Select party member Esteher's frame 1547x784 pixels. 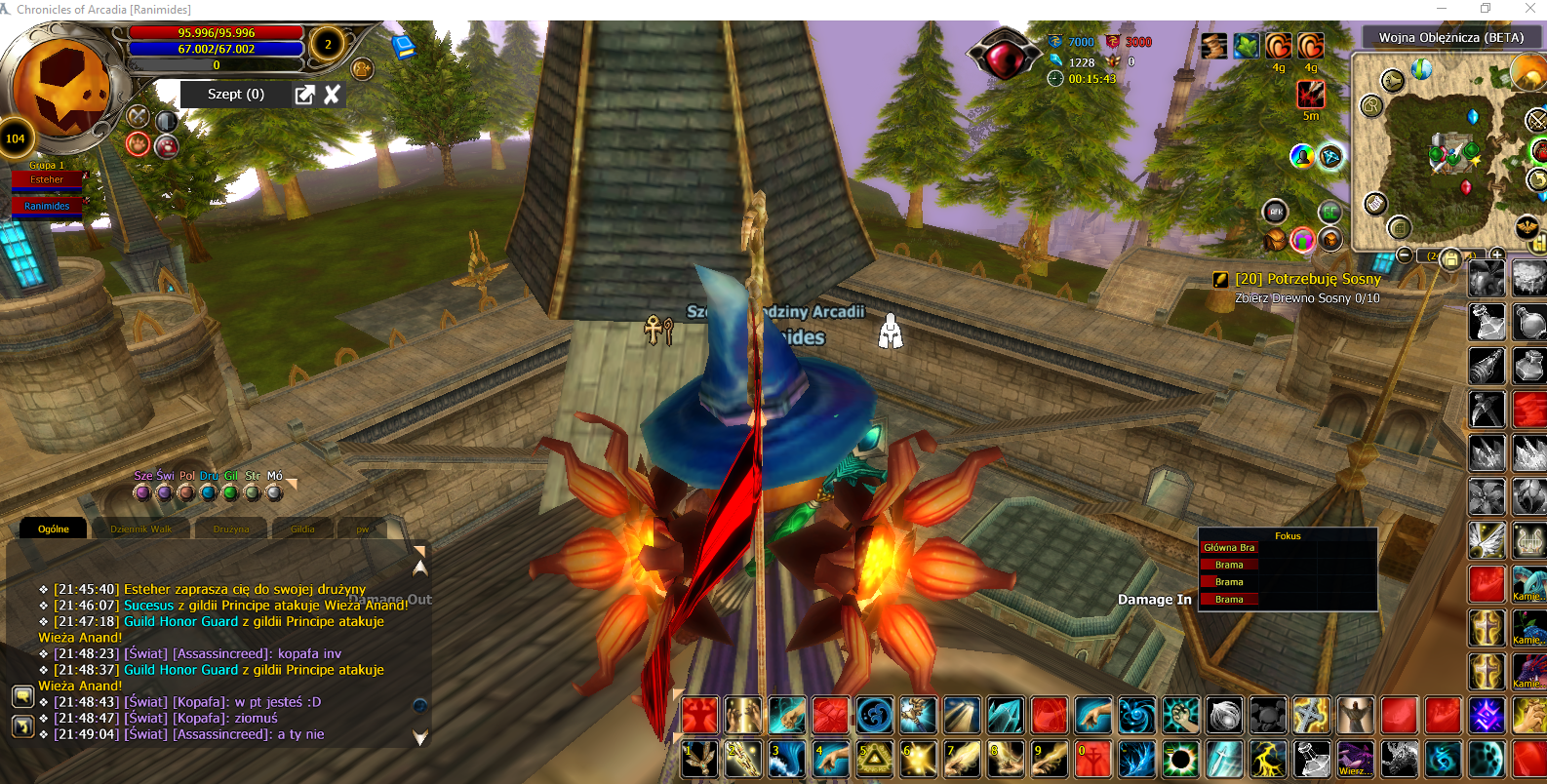tap(47, 179)
